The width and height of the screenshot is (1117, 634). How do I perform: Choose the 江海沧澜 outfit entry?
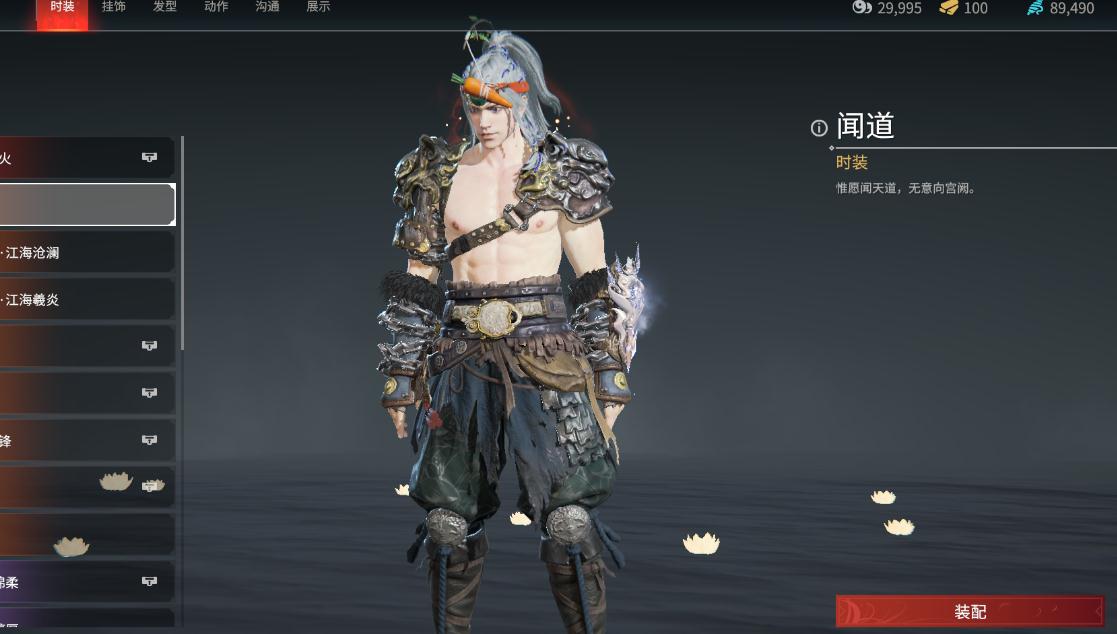pos(86,253)
